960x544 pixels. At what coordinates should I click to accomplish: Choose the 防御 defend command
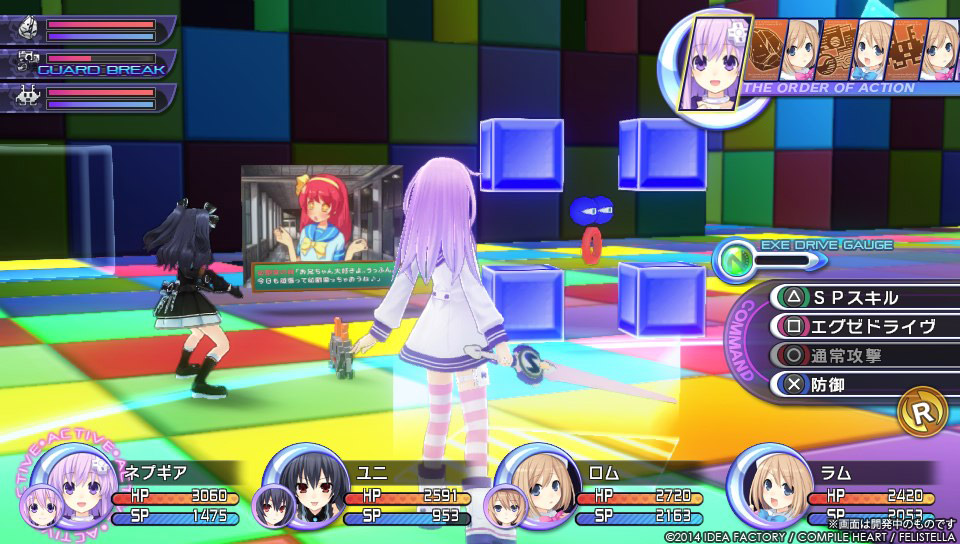[855, 384]
